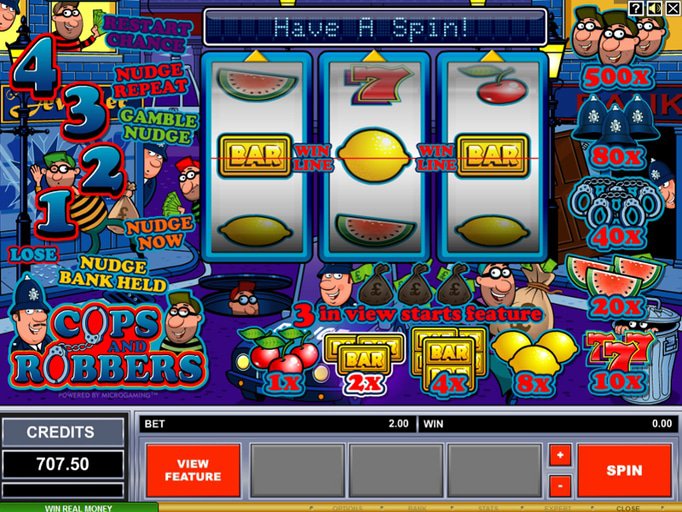Image resolution: width=682 pixels, height=512 pixels.
Task: Spin the reels with the SPIN button
Action: [x=624, y=470]
